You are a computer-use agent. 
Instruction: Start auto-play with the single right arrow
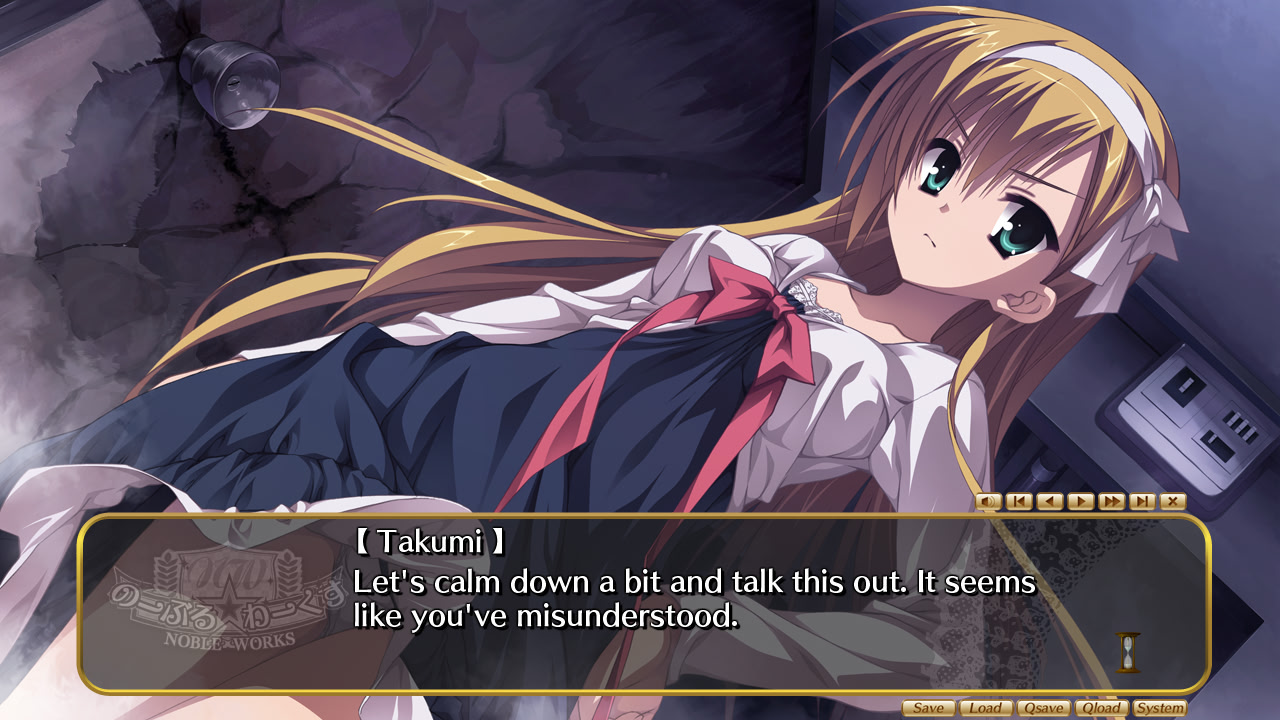coord(1081,501)
